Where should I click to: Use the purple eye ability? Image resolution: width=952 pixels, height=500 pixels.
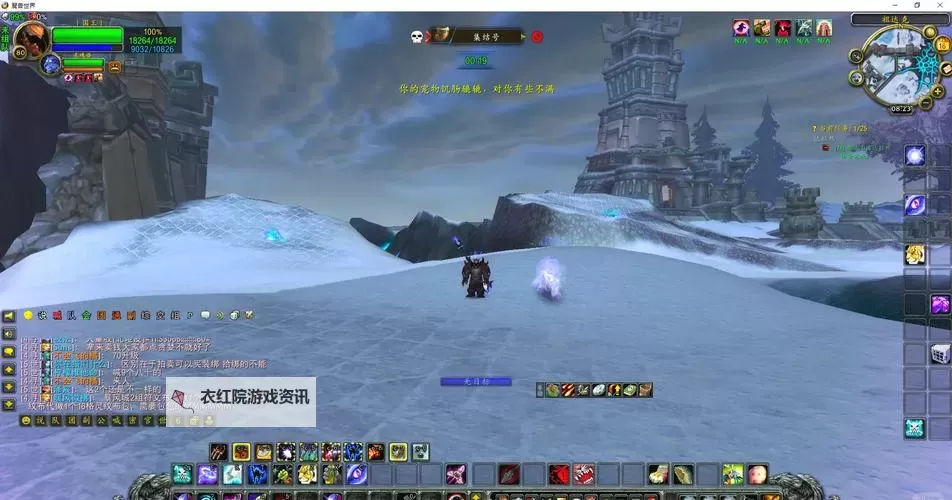click(x=914, y=204)
